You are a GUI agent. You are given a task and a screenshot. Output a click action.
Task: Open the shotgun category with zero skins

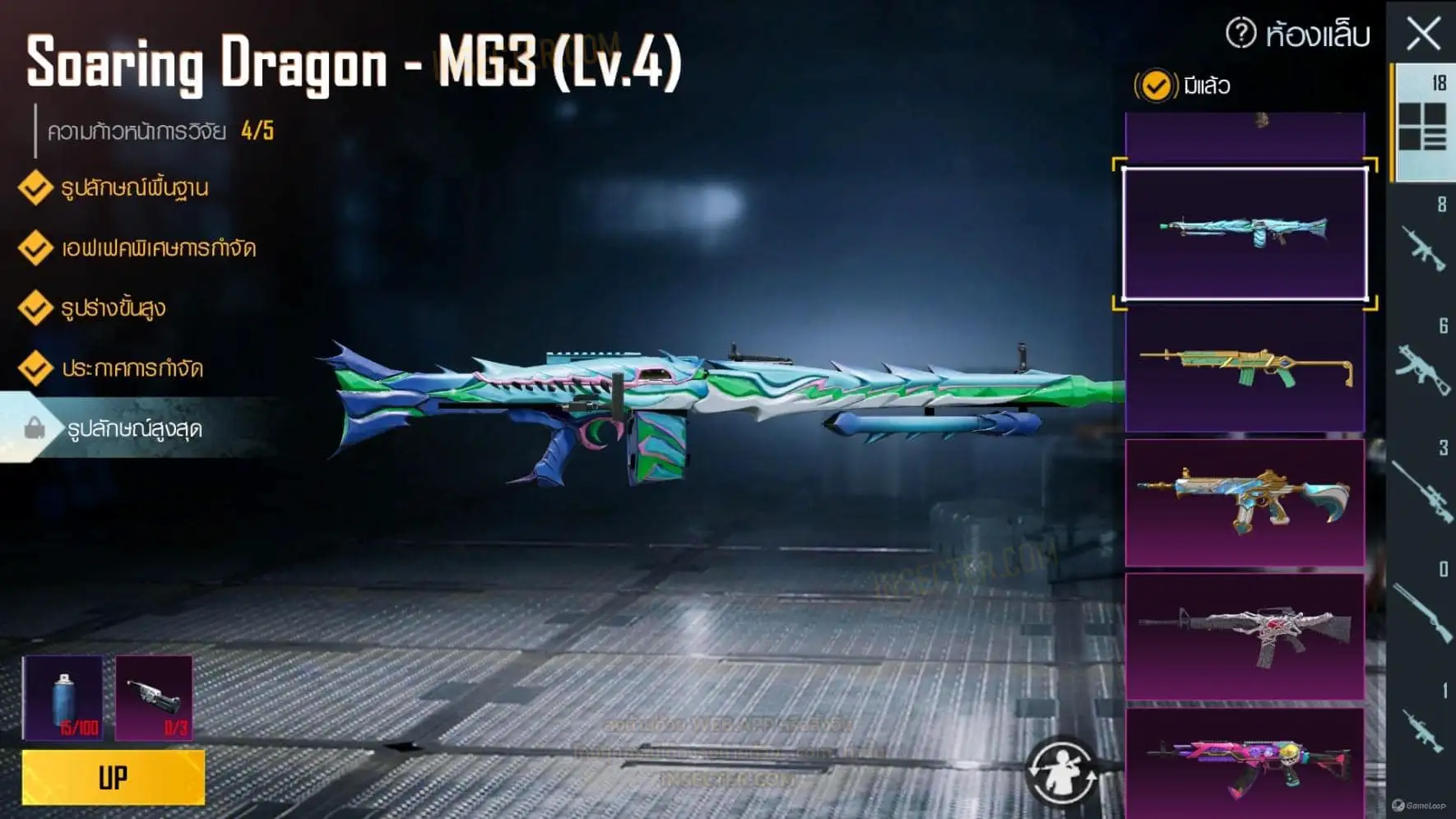pyautogui.click(x=1422, y=610)
